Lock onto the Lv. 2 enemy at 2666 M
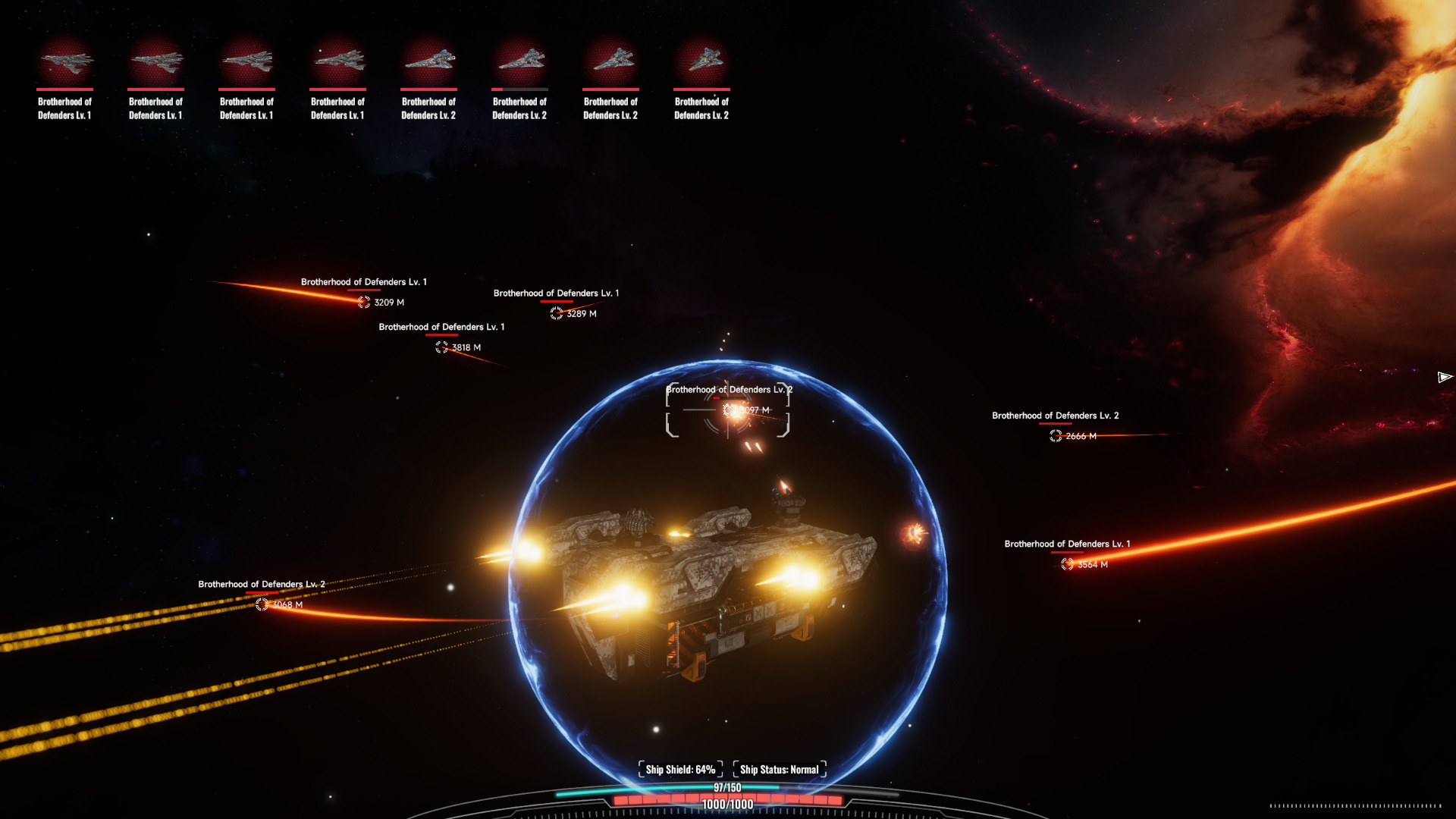The height and width of the screenshot is (819, 1456). [1056, 436]
